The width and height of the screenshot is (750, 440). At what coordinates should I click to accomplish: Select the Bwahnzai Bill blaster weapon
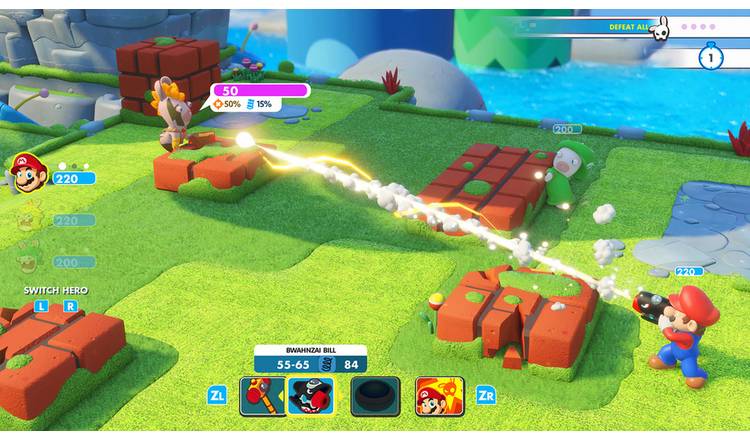[309, 397]
